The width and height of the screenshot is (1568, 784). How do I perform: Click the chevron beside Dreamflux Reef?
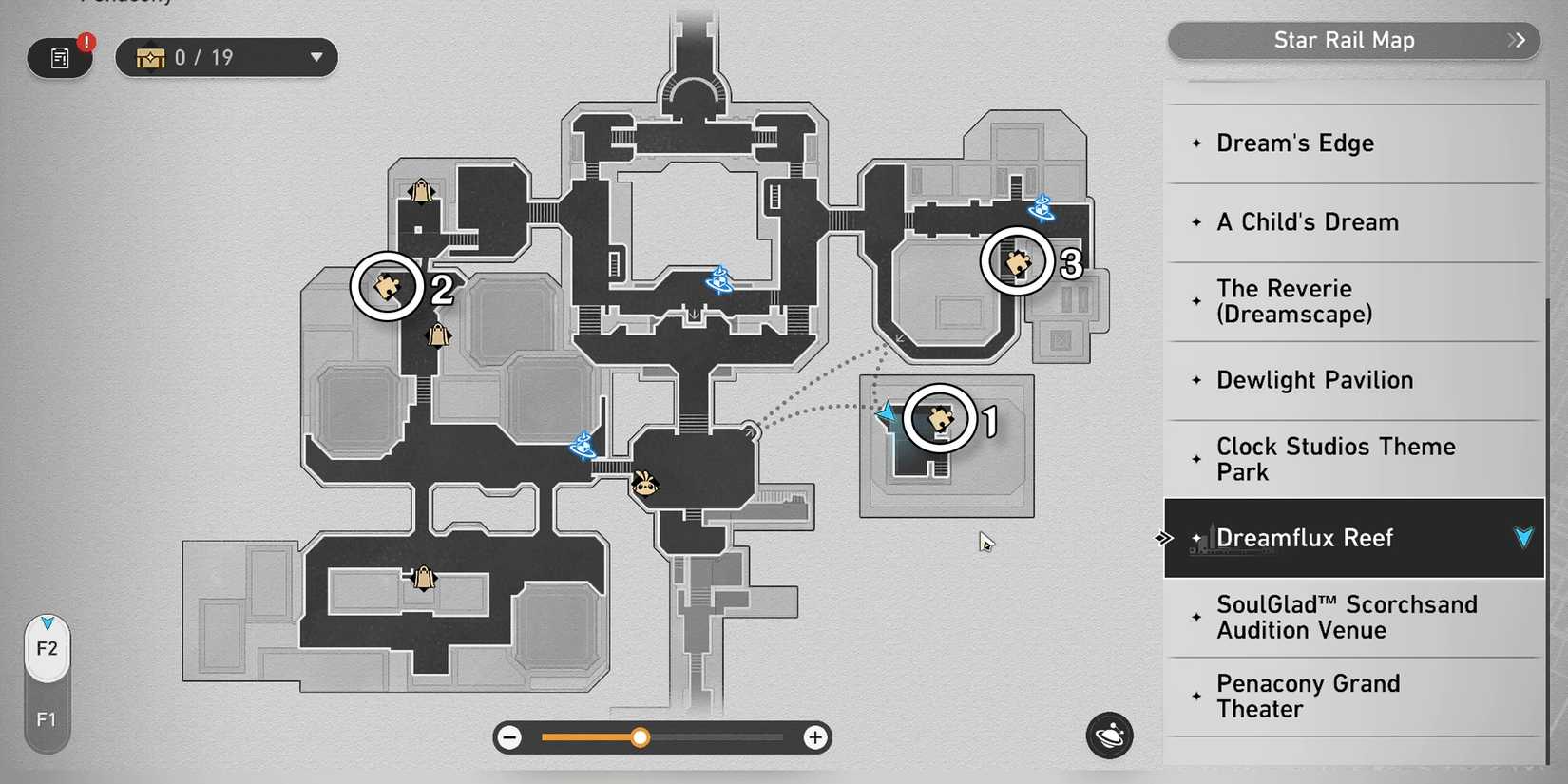pyautogui.click(x=1524, y=537)
